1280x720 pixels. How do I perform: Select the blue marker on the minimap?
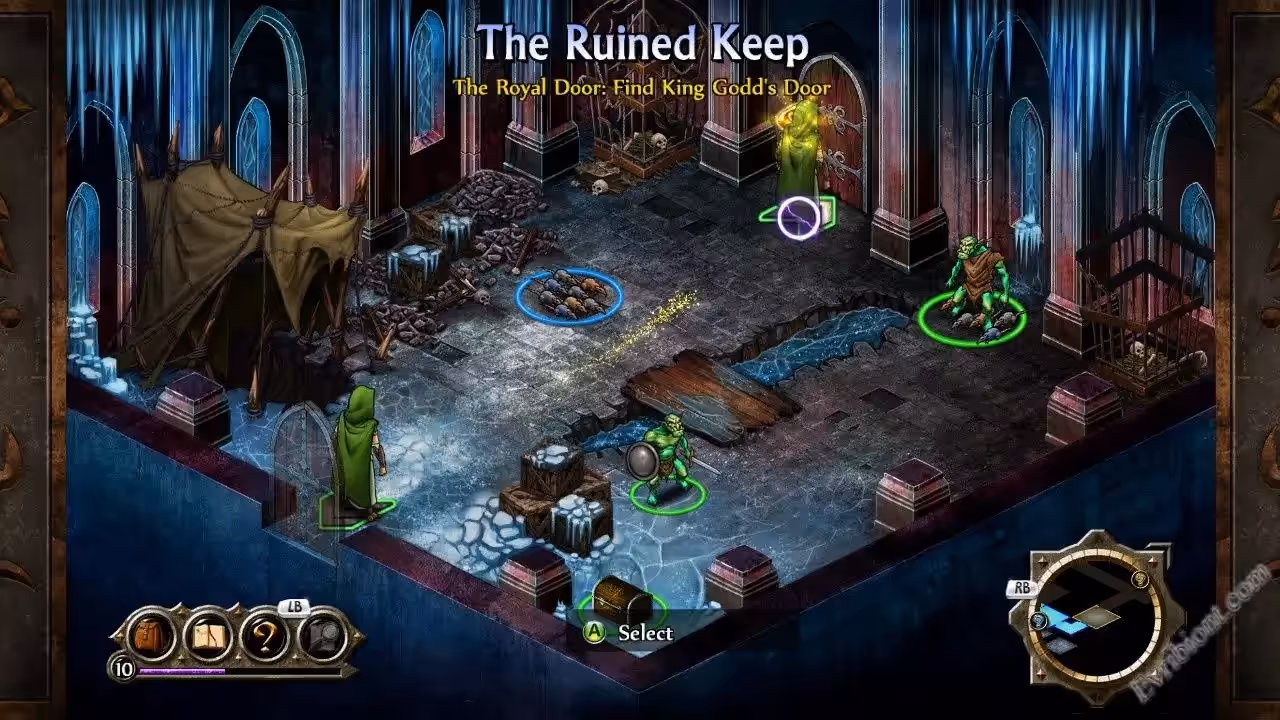click(1041, 620)
